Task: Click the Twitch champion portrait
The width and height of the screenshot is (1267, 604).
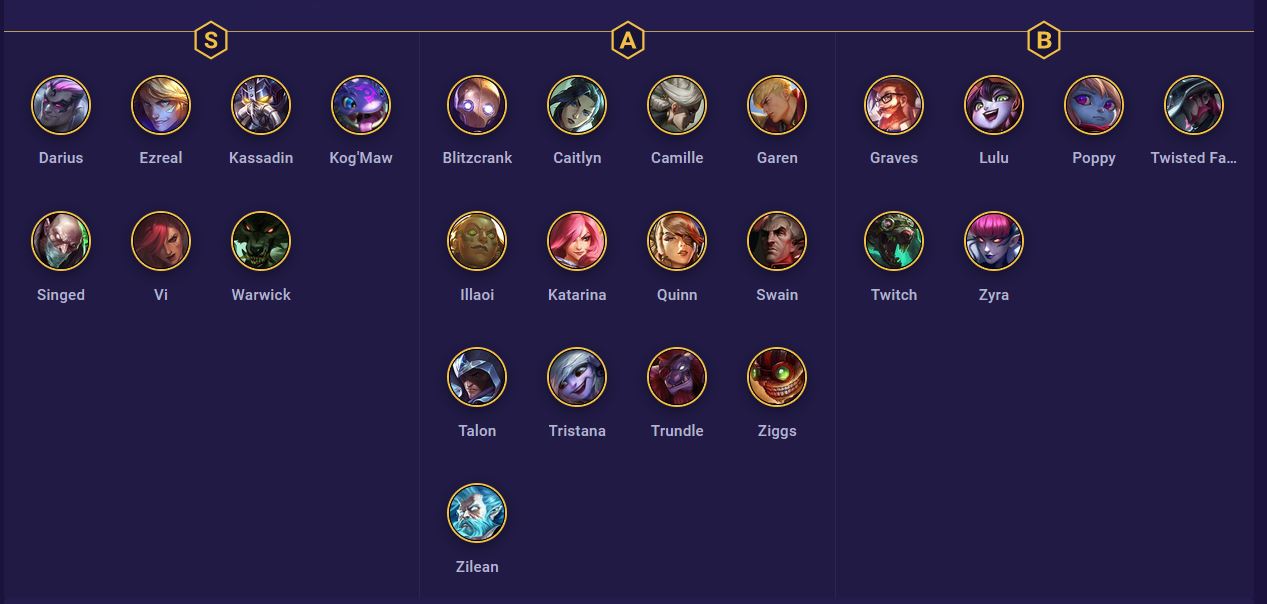Action: pos(894,241)
